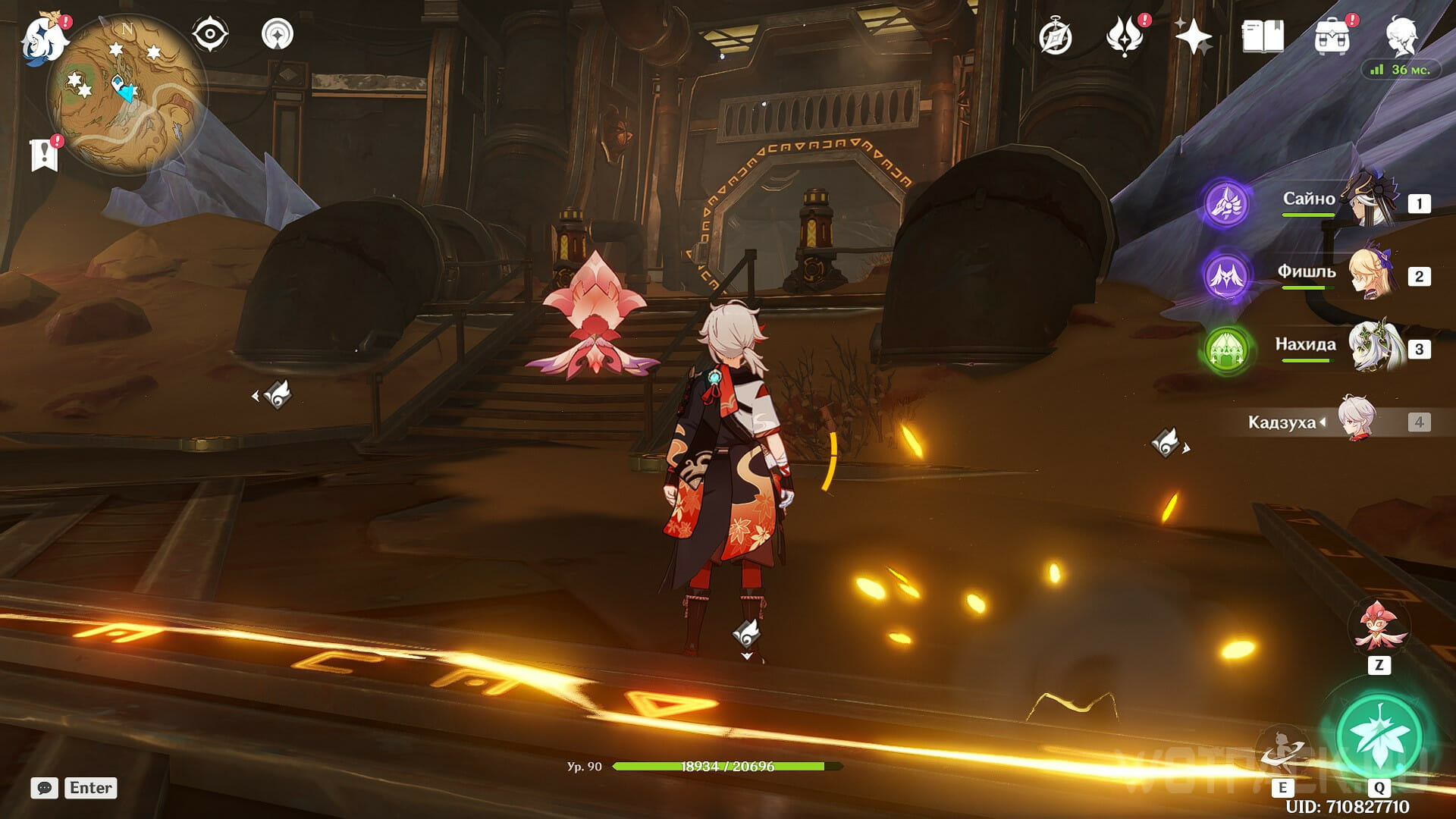The image size is (1456, 819).
Task: Open the Adventurer Handbook book icon
Action: point(1262,37)
